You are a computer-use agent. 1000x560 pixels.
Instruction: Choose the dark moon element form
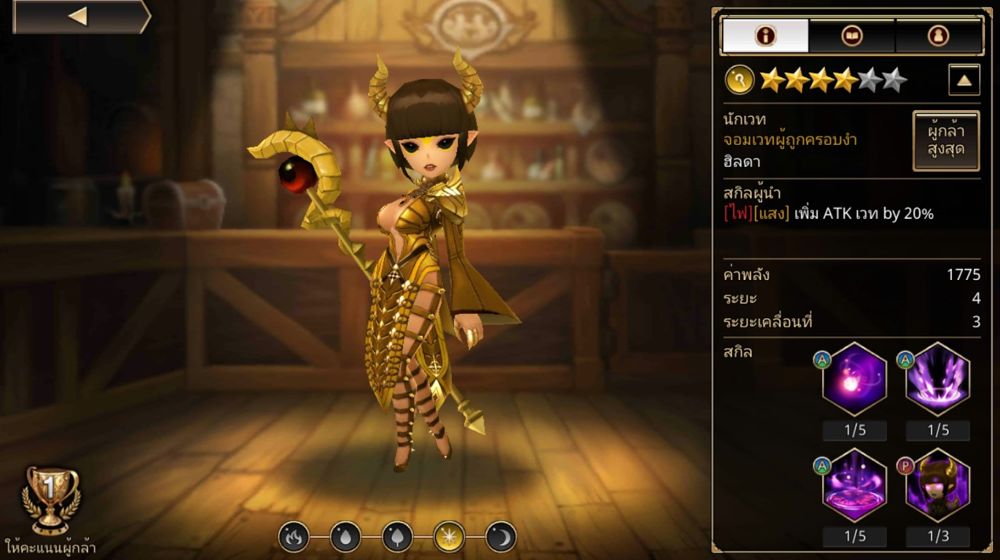tap(500, 537)
